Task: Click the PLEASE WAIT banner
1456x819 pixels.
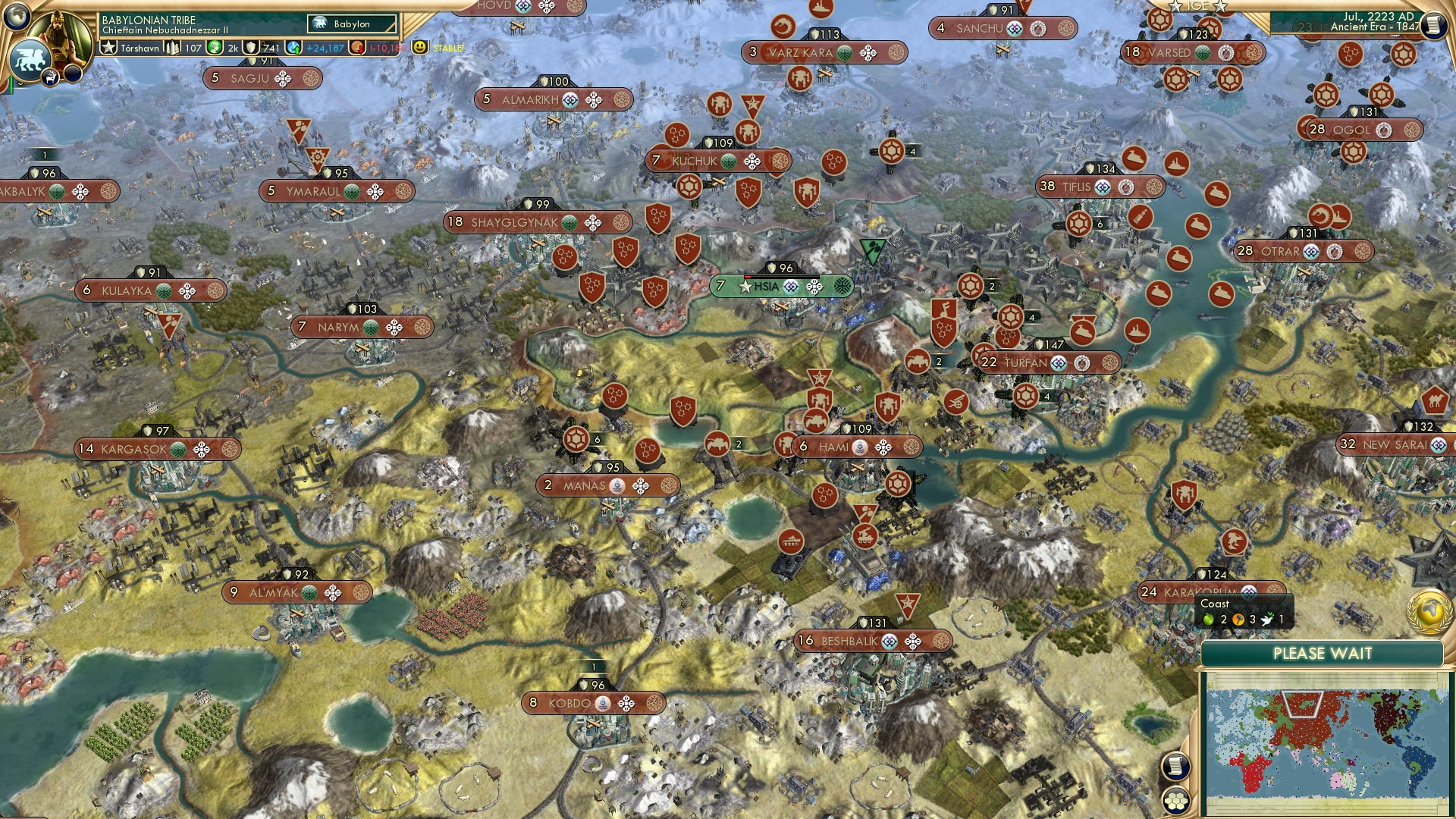Action: tap(1324, 653)
